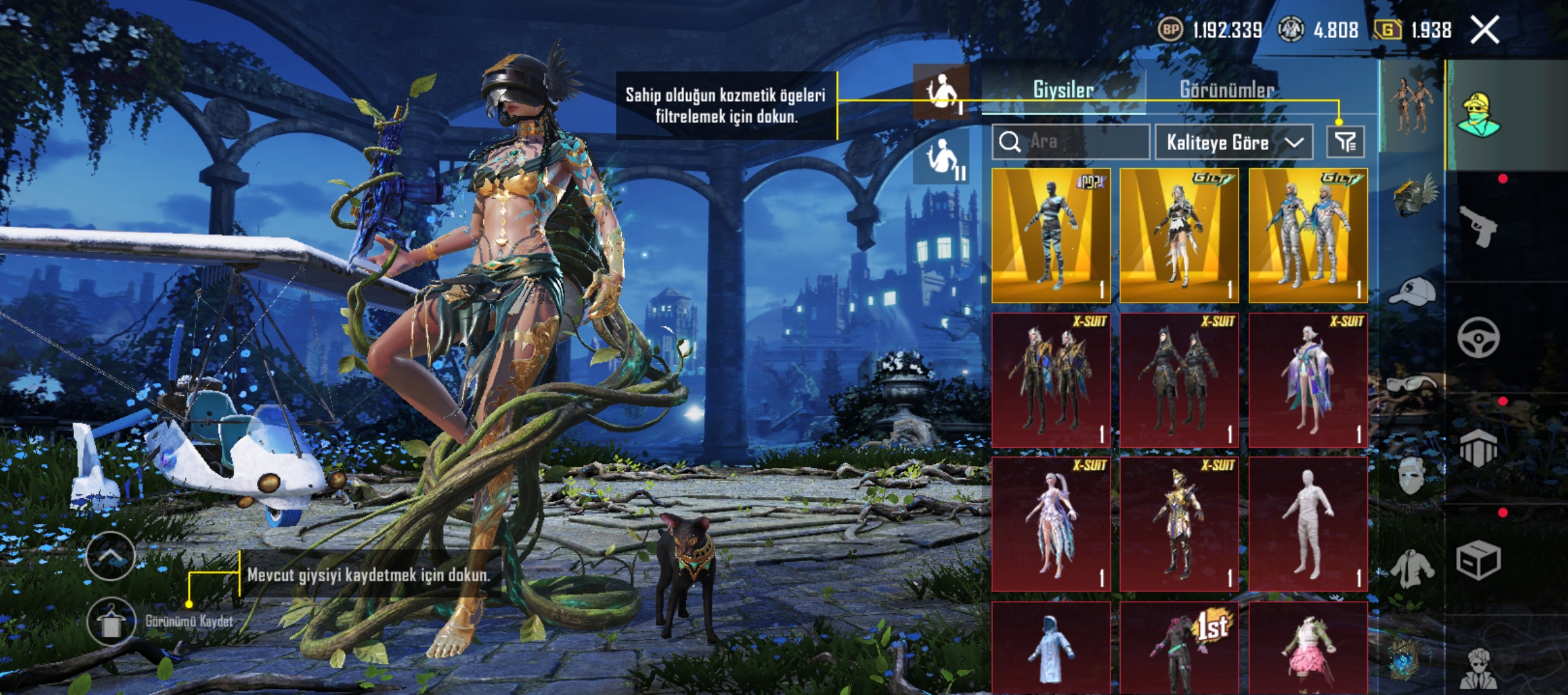Select outfit preset slot II
1568x695 pixels.
942,157
